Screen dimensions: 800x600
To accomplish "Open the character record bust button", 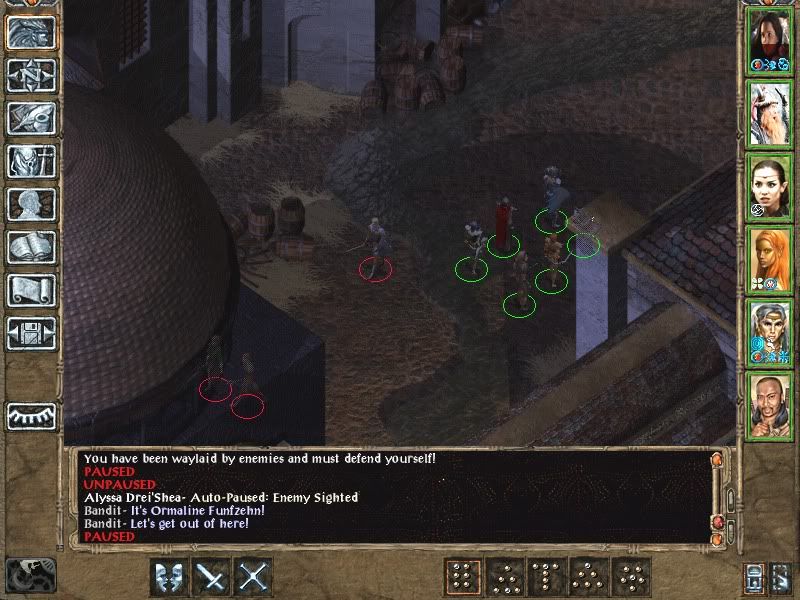I will [x=31, y=204].
